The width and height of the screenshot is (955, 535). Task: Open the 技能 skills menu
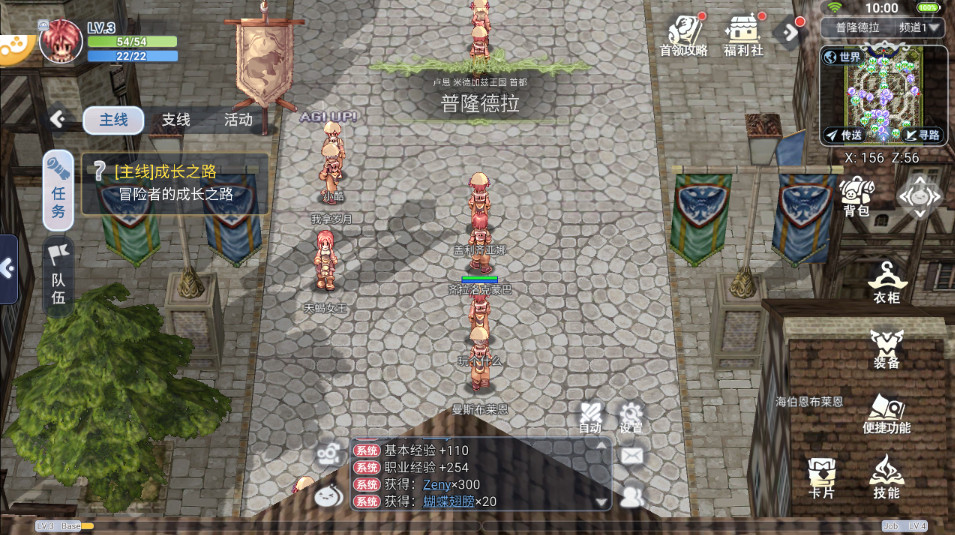click(x=886, y=478)
